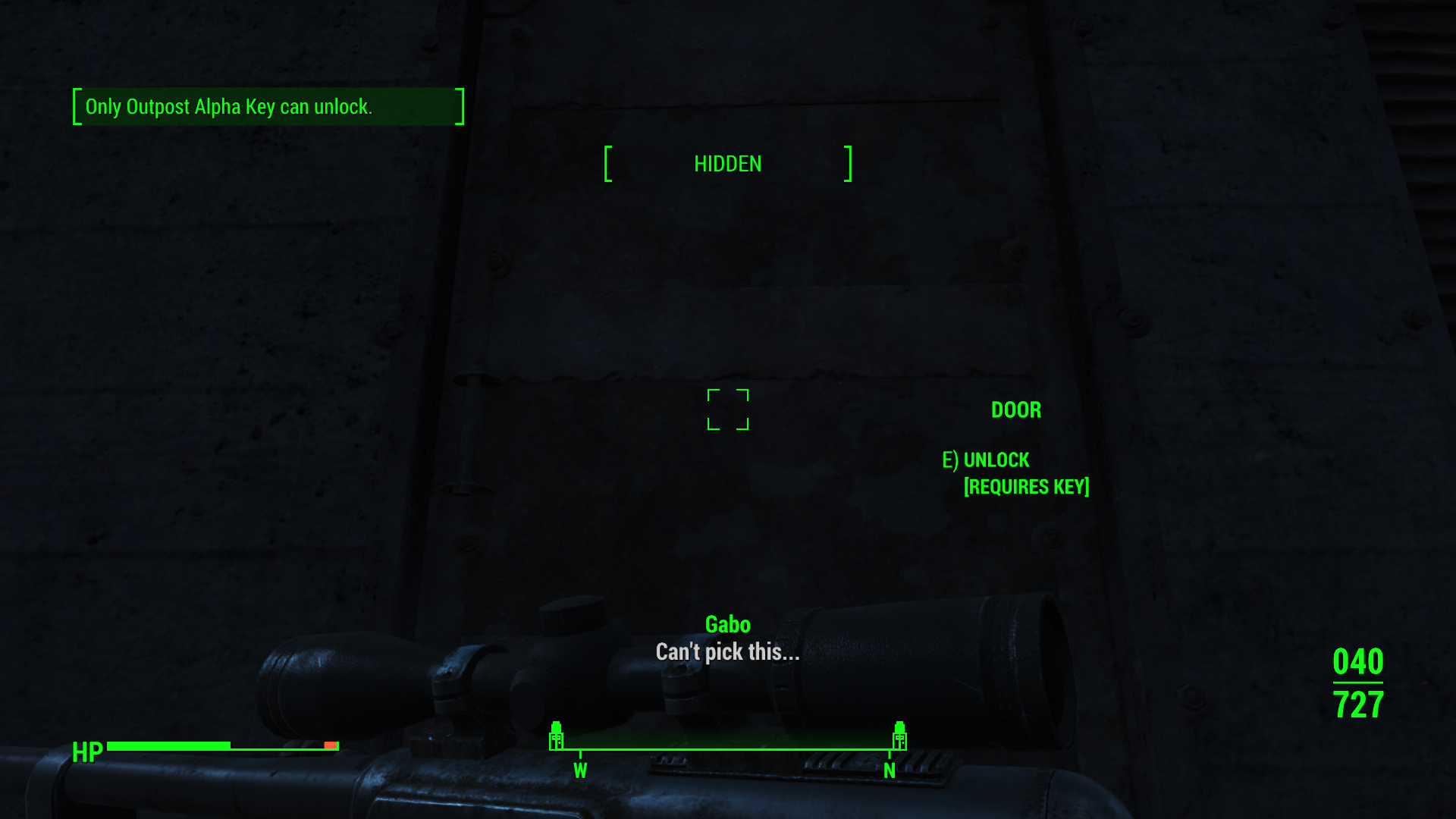Open the left bracket of the HIDDEN indicator
The width and height of the screenshot is (1456, 819).
607,164
